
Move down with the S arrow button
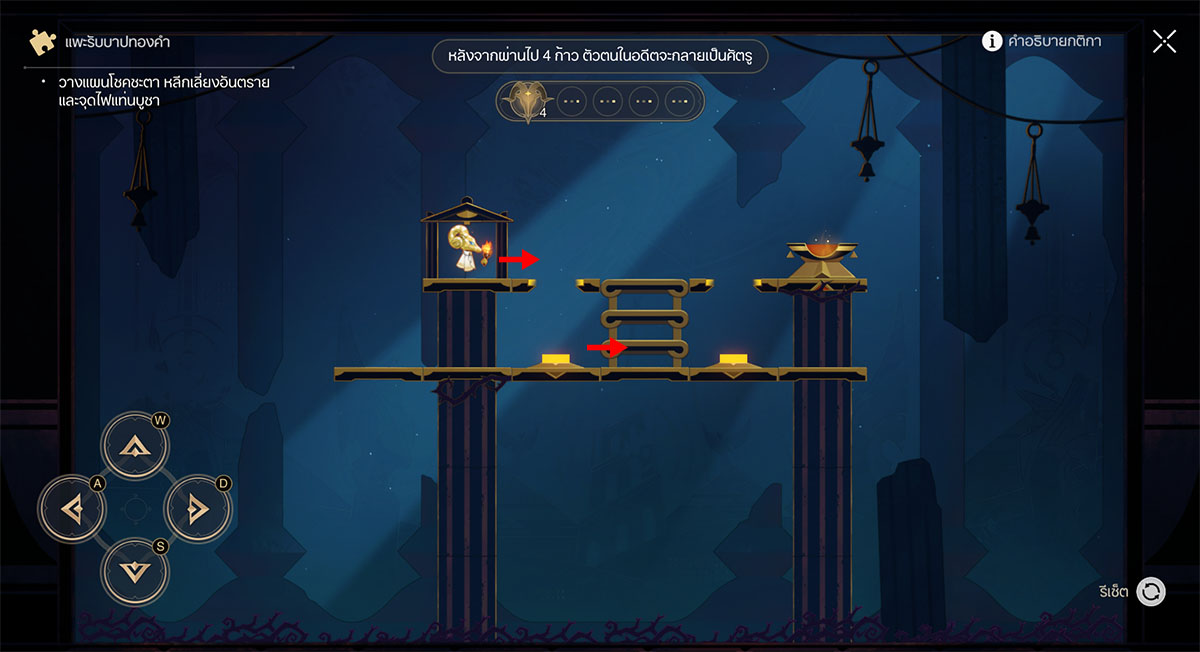(x=135, y=572)
